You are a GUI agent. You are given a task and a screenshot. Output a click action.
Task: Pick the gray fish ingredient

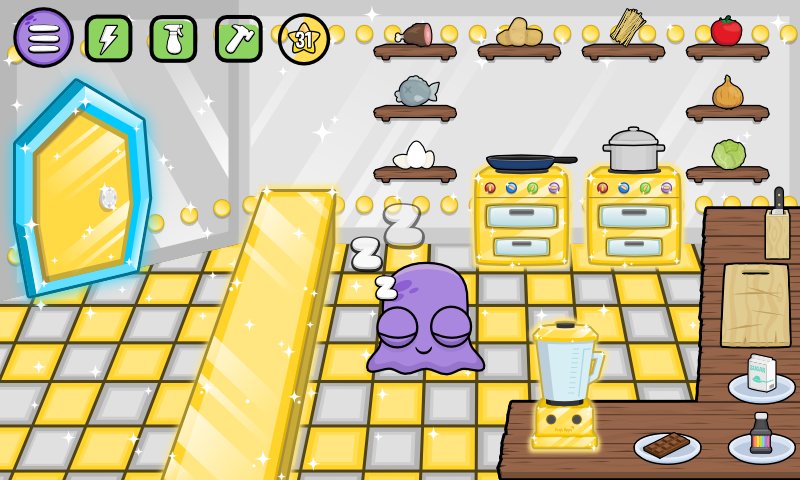(416, 92)
